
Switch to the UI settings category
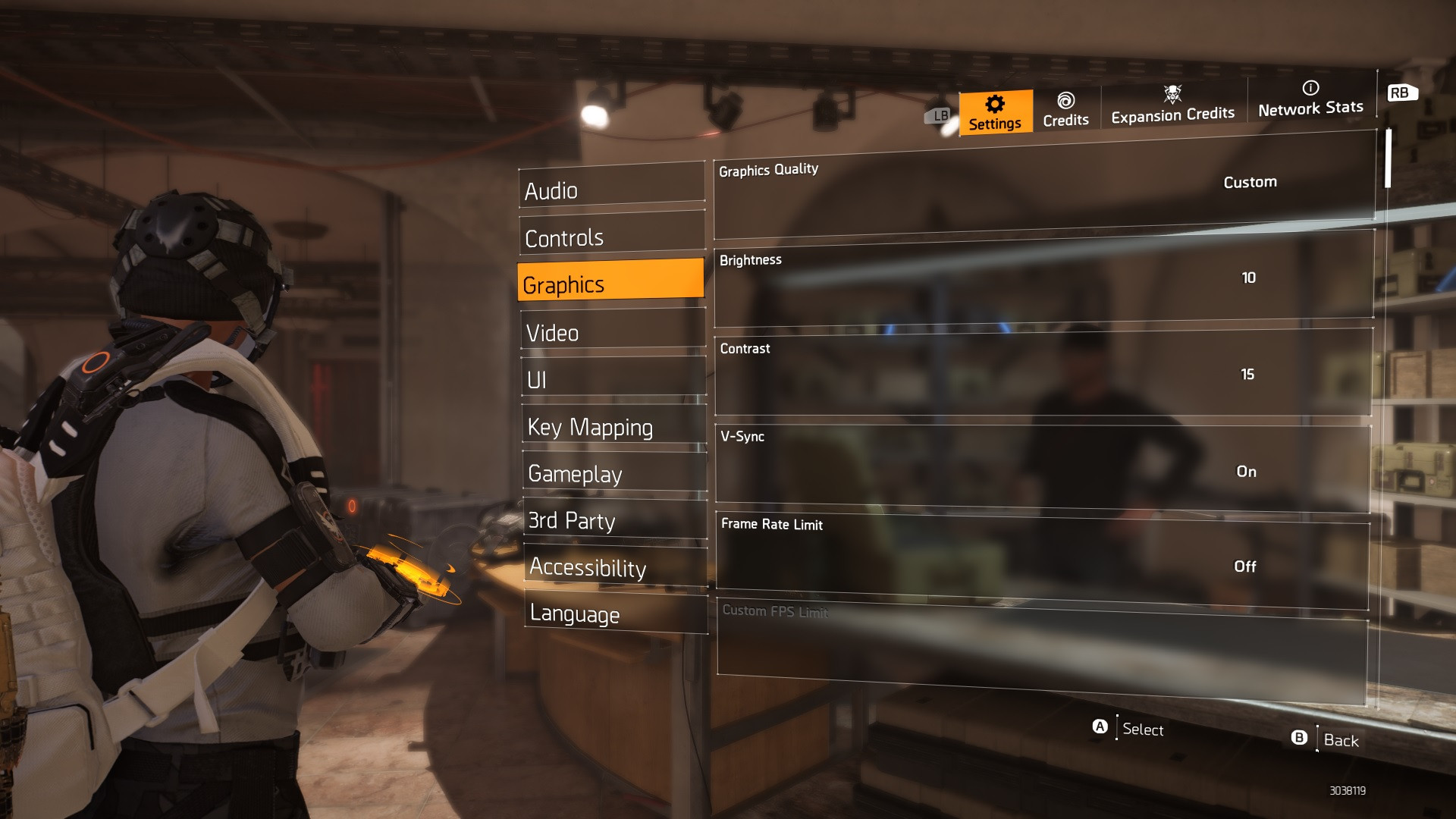[613, 379]
